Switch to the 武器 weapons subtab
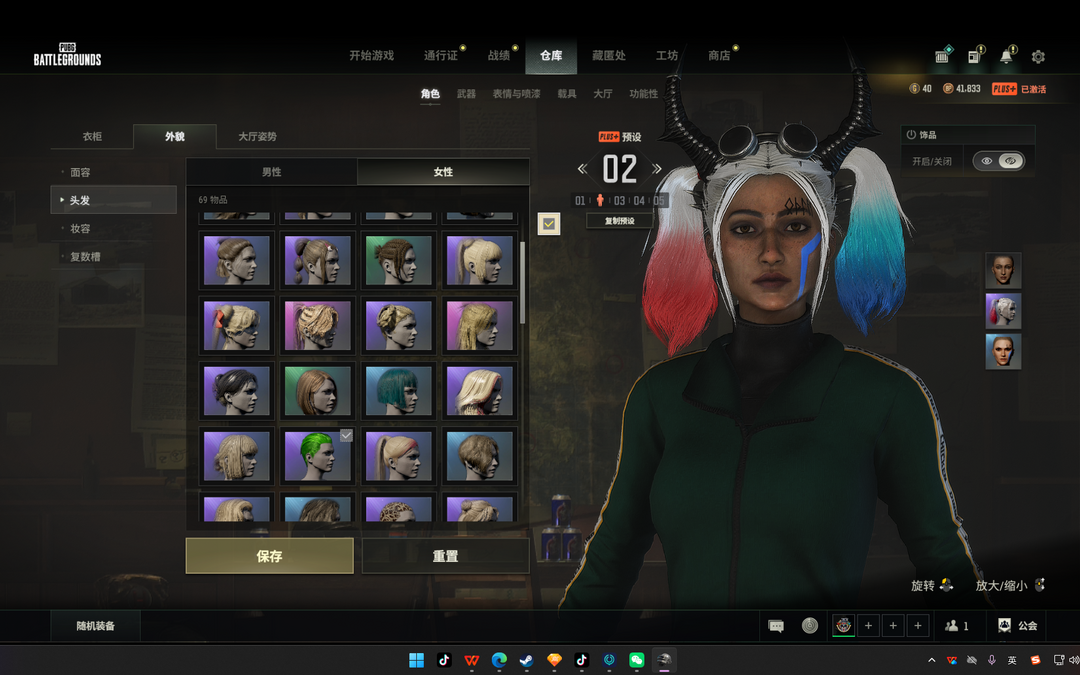1080x675 pixels. pos(466,94)
